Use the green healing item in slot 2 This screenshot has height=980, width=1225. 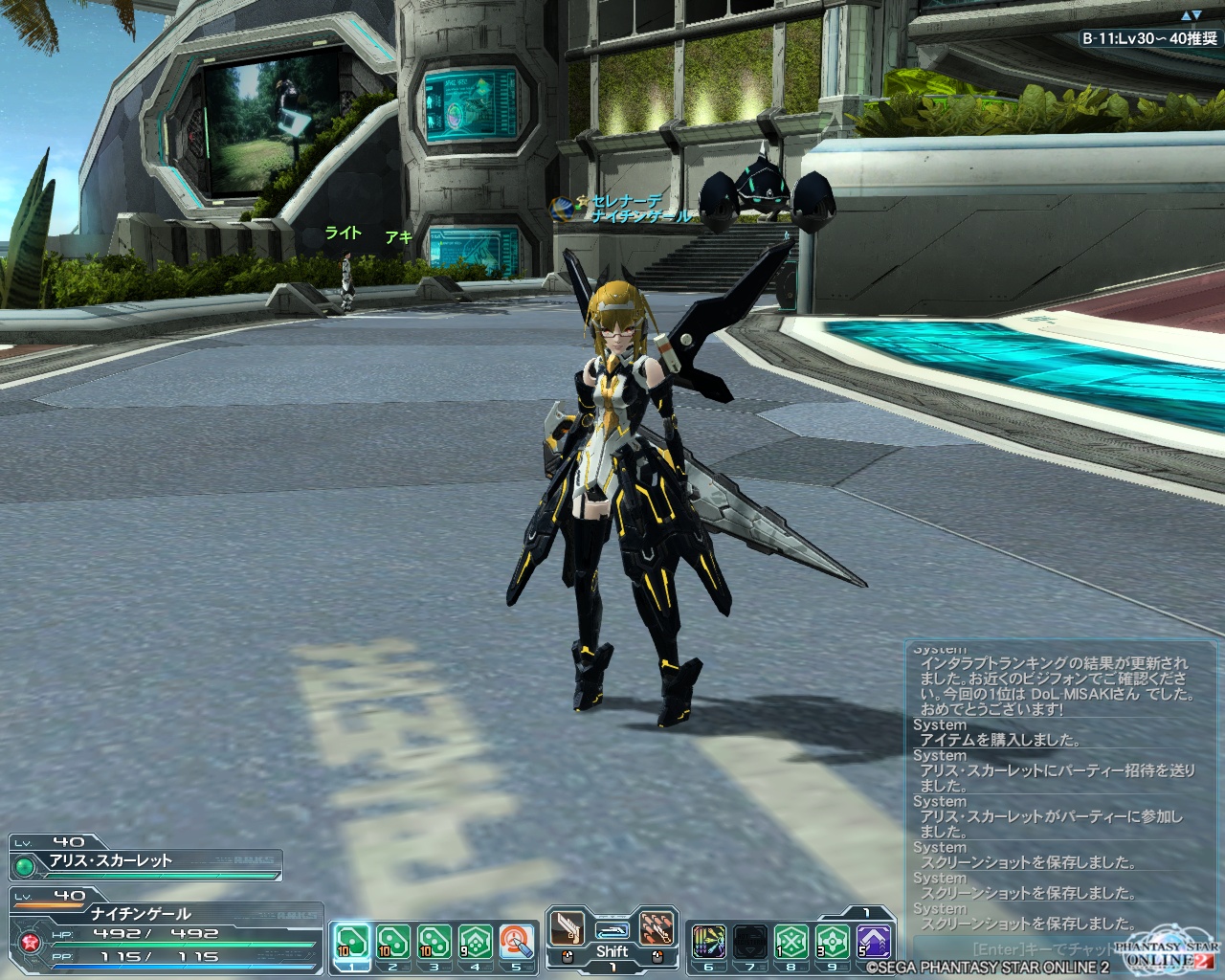coord(392,942)
